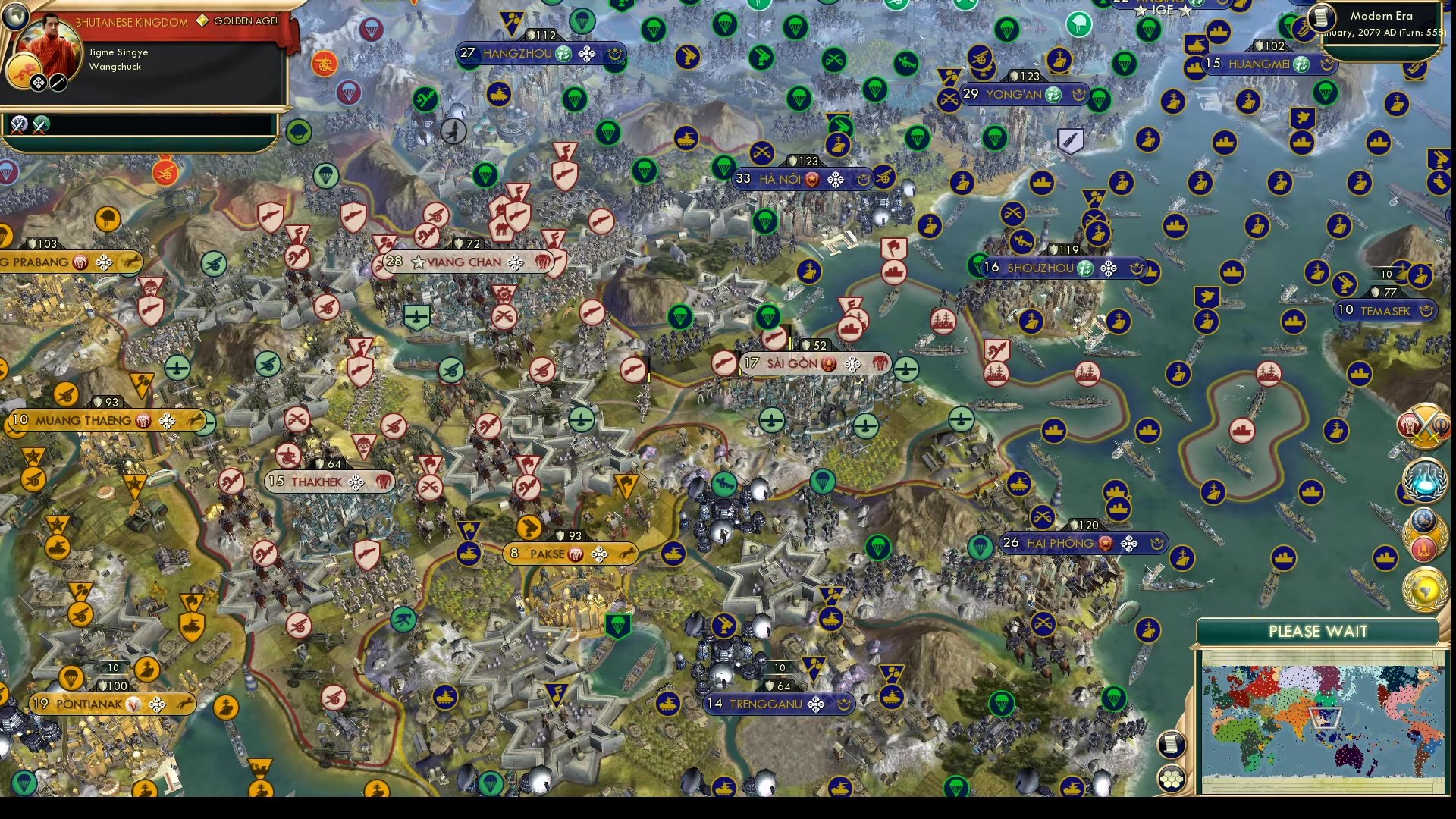Click the Bhutanese flag emblem near the portrait
The width and height of the screenshot is (1456, 819).
click(24, 71)
